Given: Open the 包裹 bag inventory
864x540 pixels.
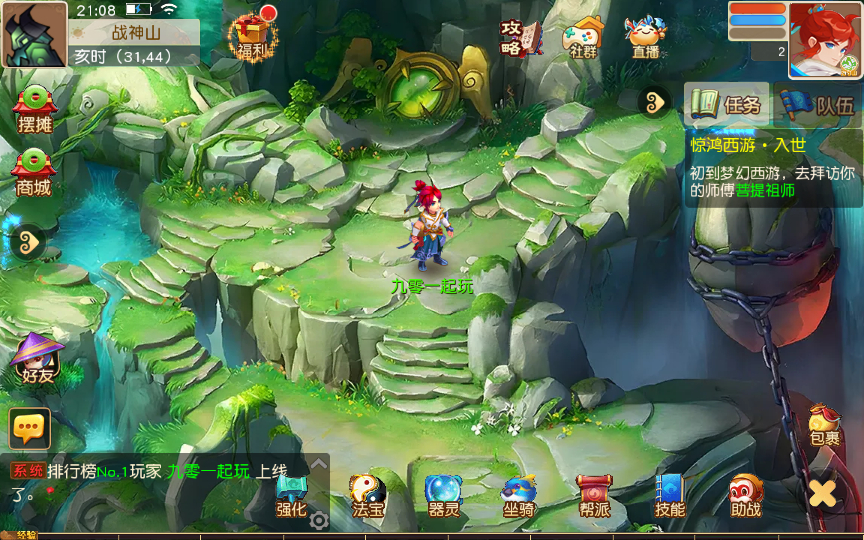Looking at the screenshot, I should pyautogui.click(x=825, y=425).
